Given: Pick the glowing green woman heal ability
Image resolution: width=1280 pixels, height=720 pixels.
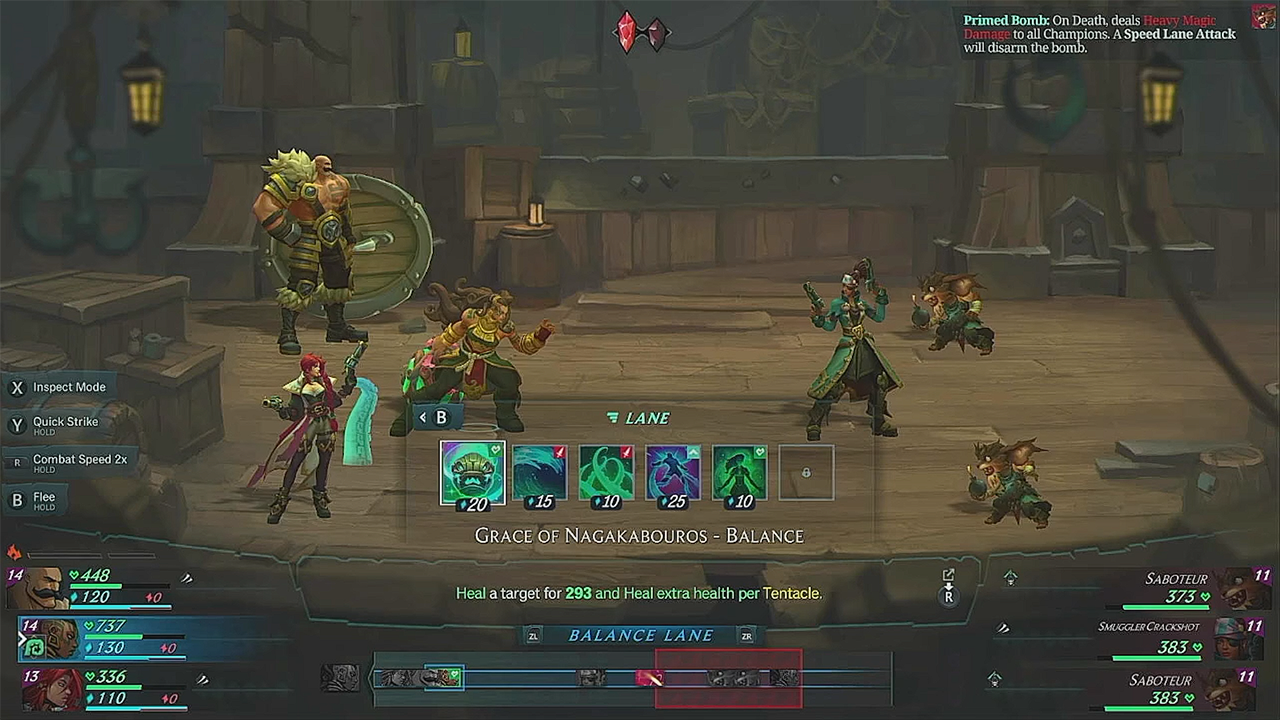Looking at the screenshot, I should [739, 473].
